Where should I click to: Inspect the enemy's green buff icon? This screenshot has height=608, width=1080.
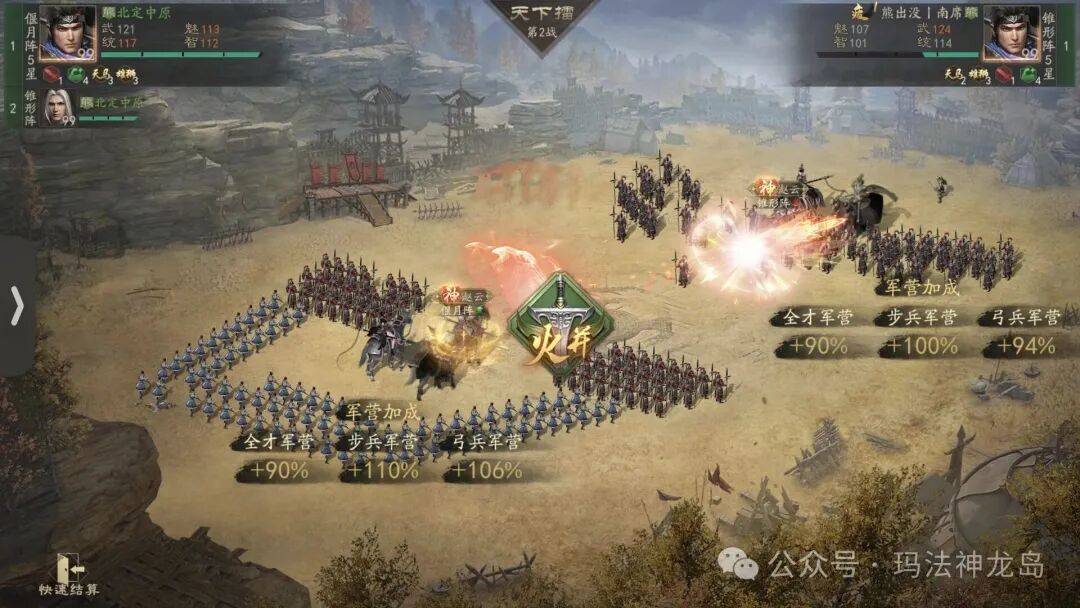click(x=1027, y=75)
